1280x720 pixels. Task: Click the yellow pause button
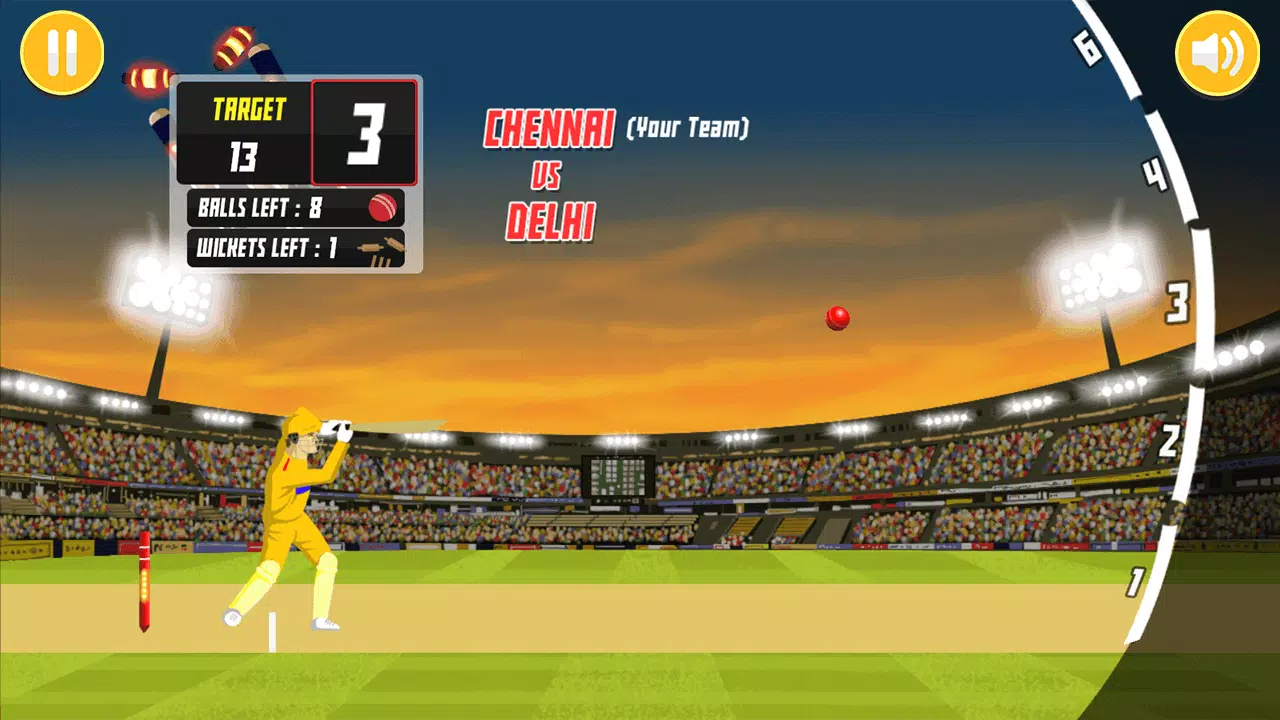point(61,54)
